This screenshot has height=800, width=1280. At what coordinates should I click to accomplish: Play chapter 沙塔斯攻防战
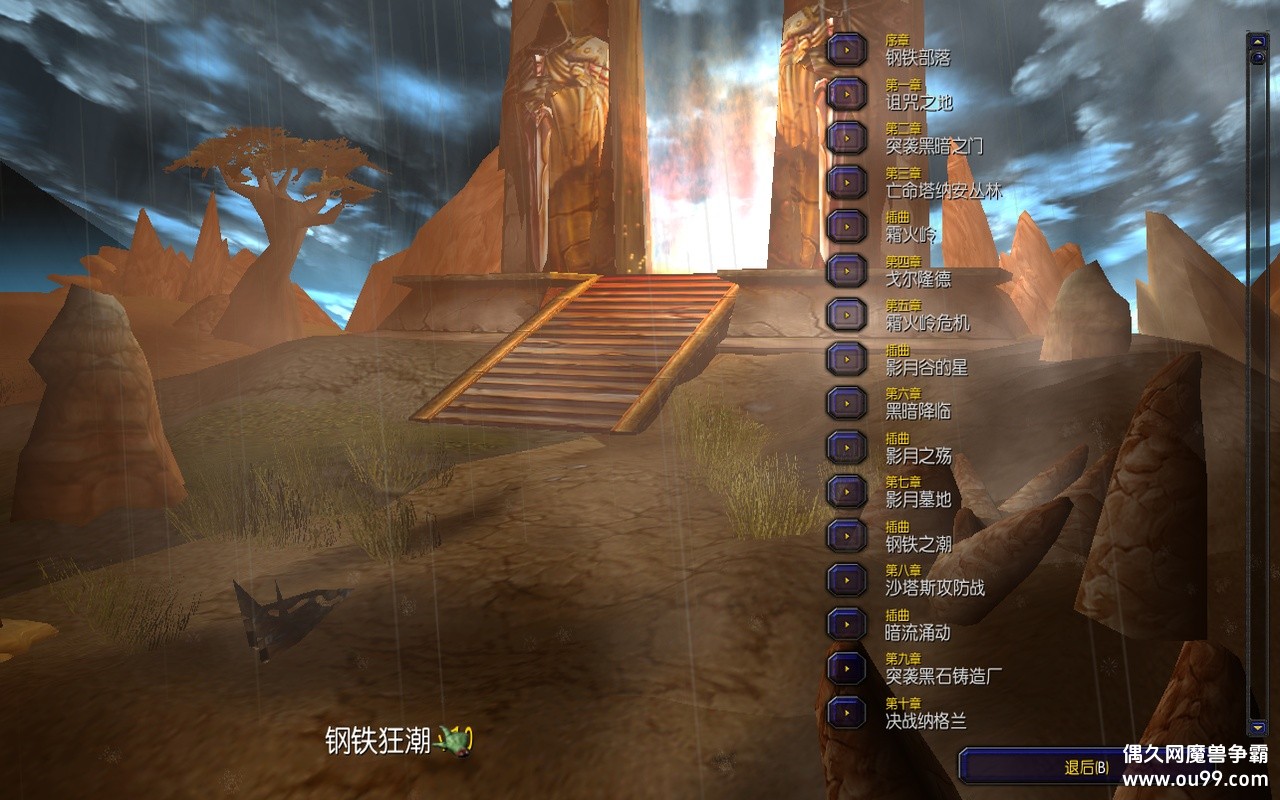847,579
